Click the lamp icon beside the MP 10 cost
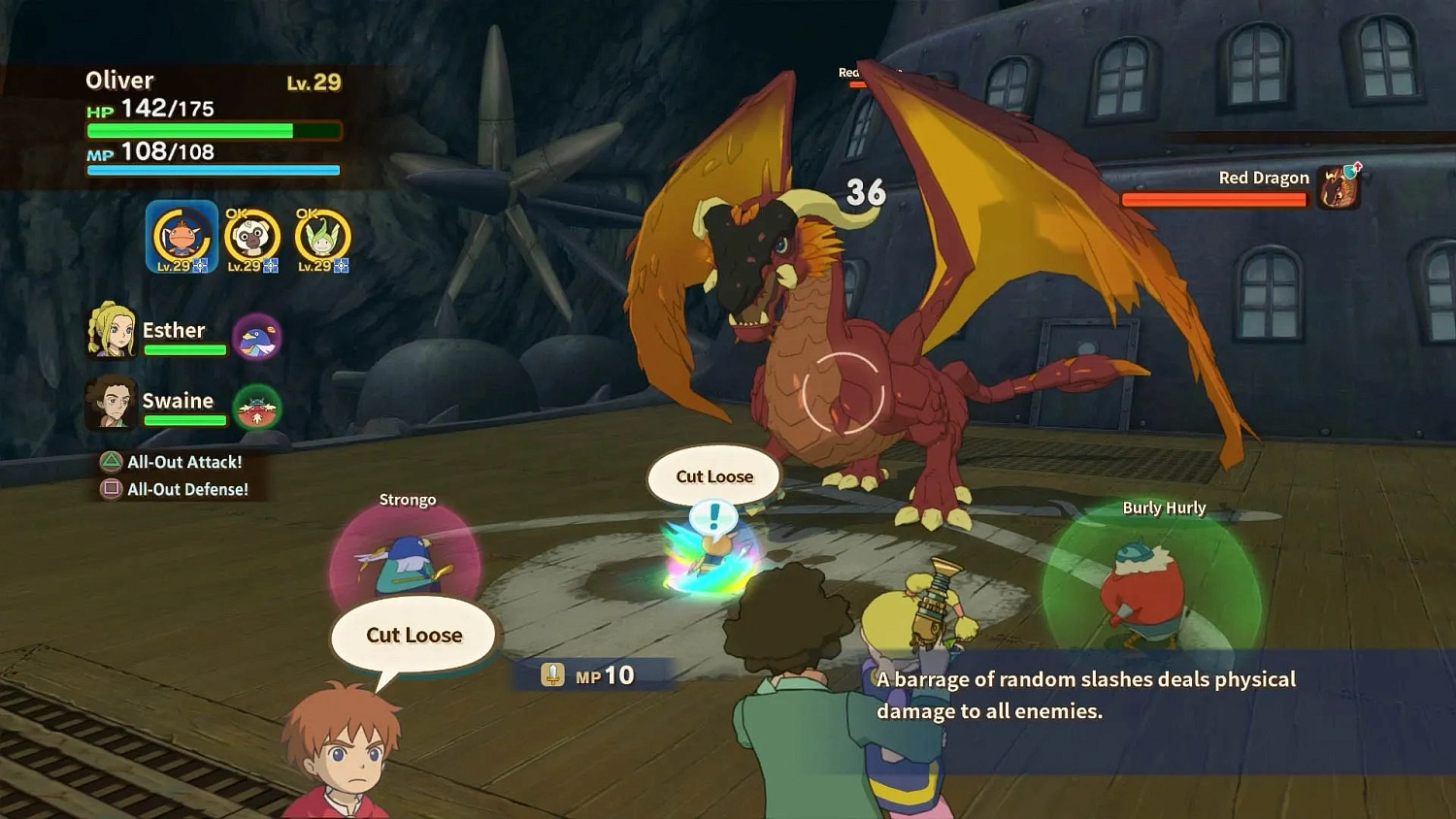Viewport: 1456px width, 819px height. click(x=552, y=672)
